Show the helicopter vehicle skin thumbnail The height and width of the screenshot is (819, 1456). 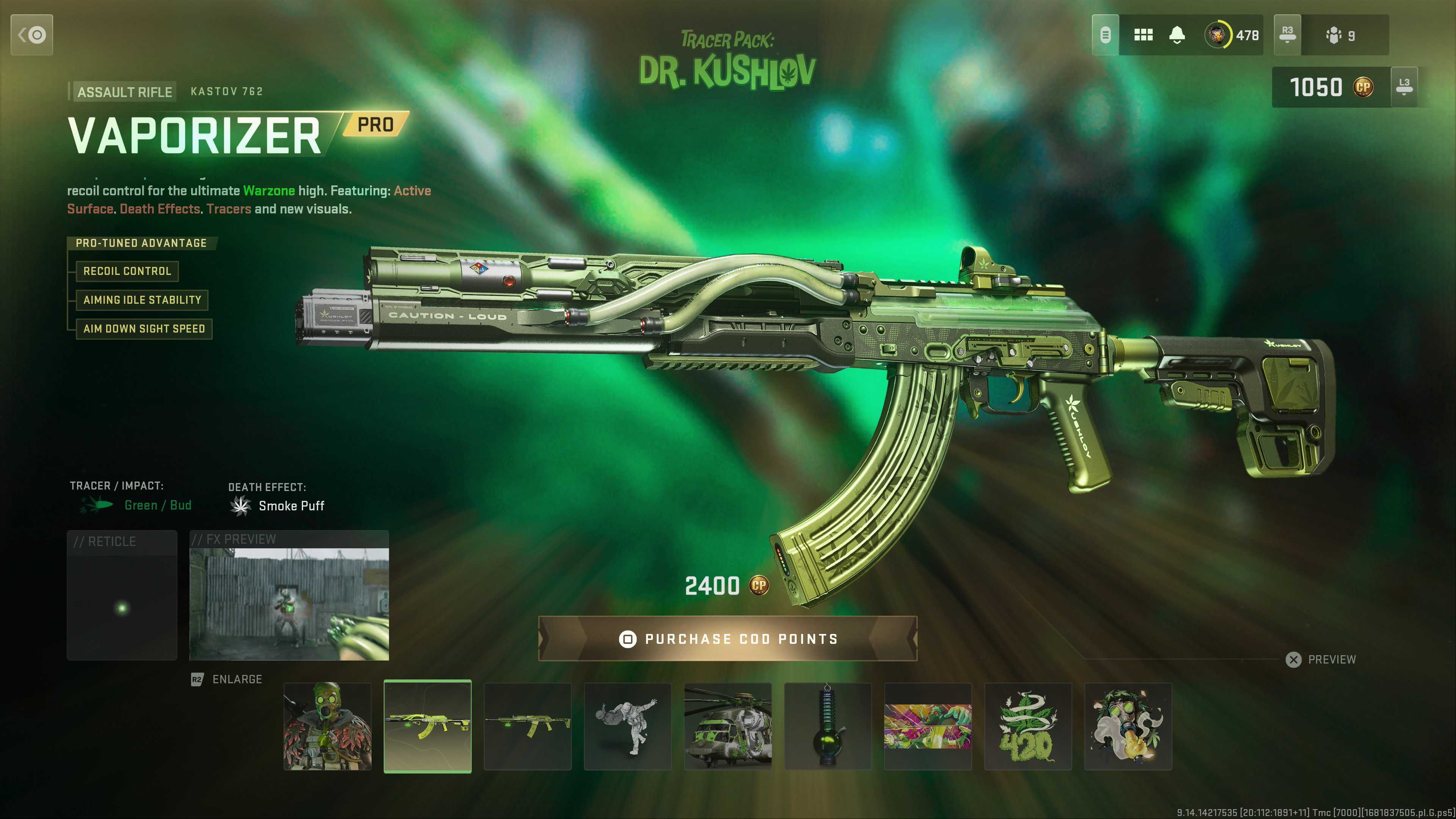(728, 726)
